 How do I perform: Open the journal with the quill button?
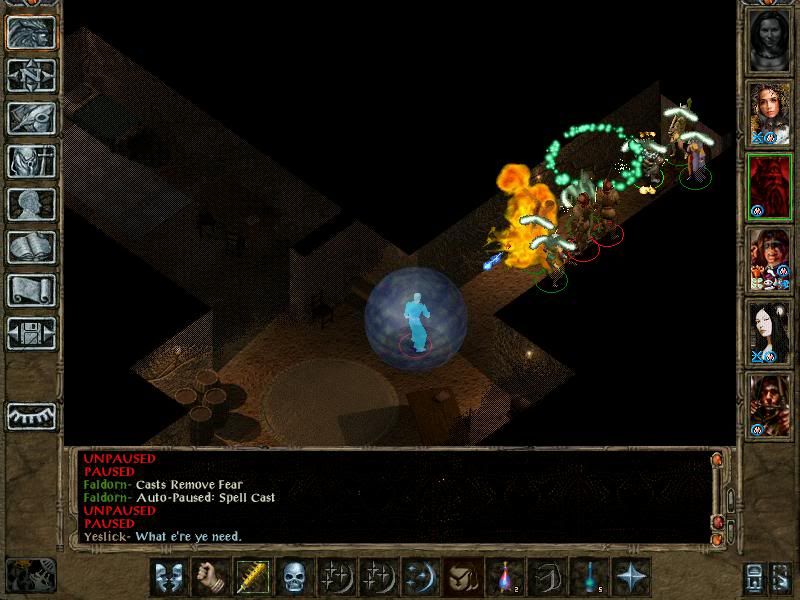31,118
